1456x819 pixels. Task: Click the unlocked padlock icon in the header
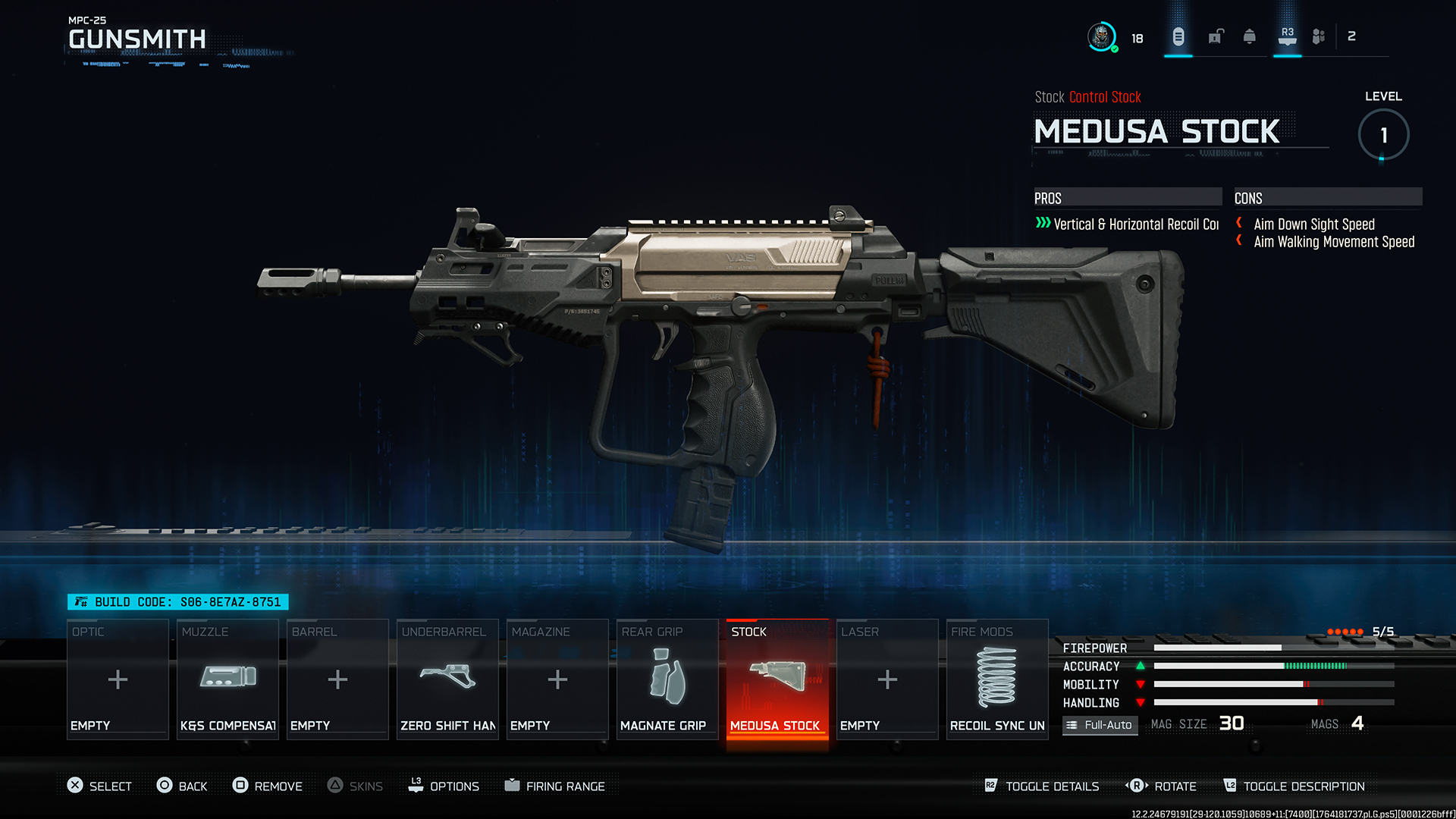(x=1216, y=36)
